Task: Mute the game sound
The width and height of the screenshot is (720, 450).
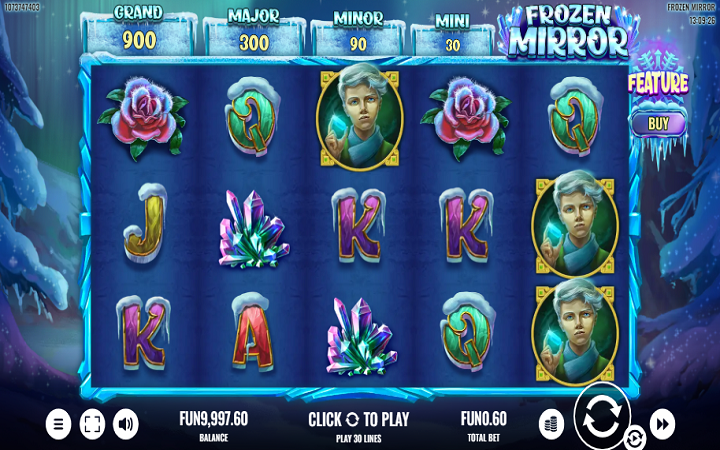Action: tap(126, 424)
